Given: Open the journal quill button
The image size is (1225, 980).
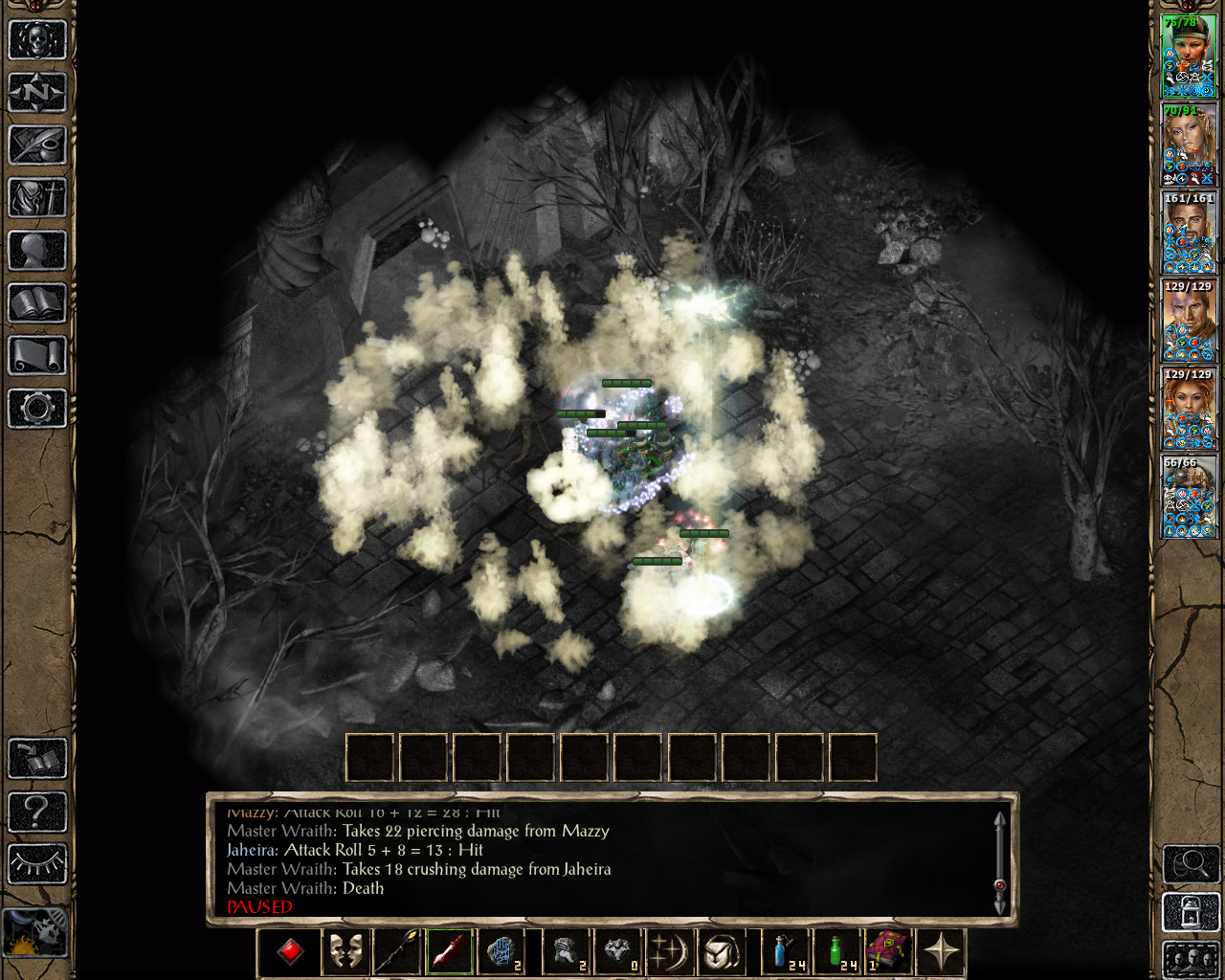Looking at the screenshot, I should tap(37, 145).
